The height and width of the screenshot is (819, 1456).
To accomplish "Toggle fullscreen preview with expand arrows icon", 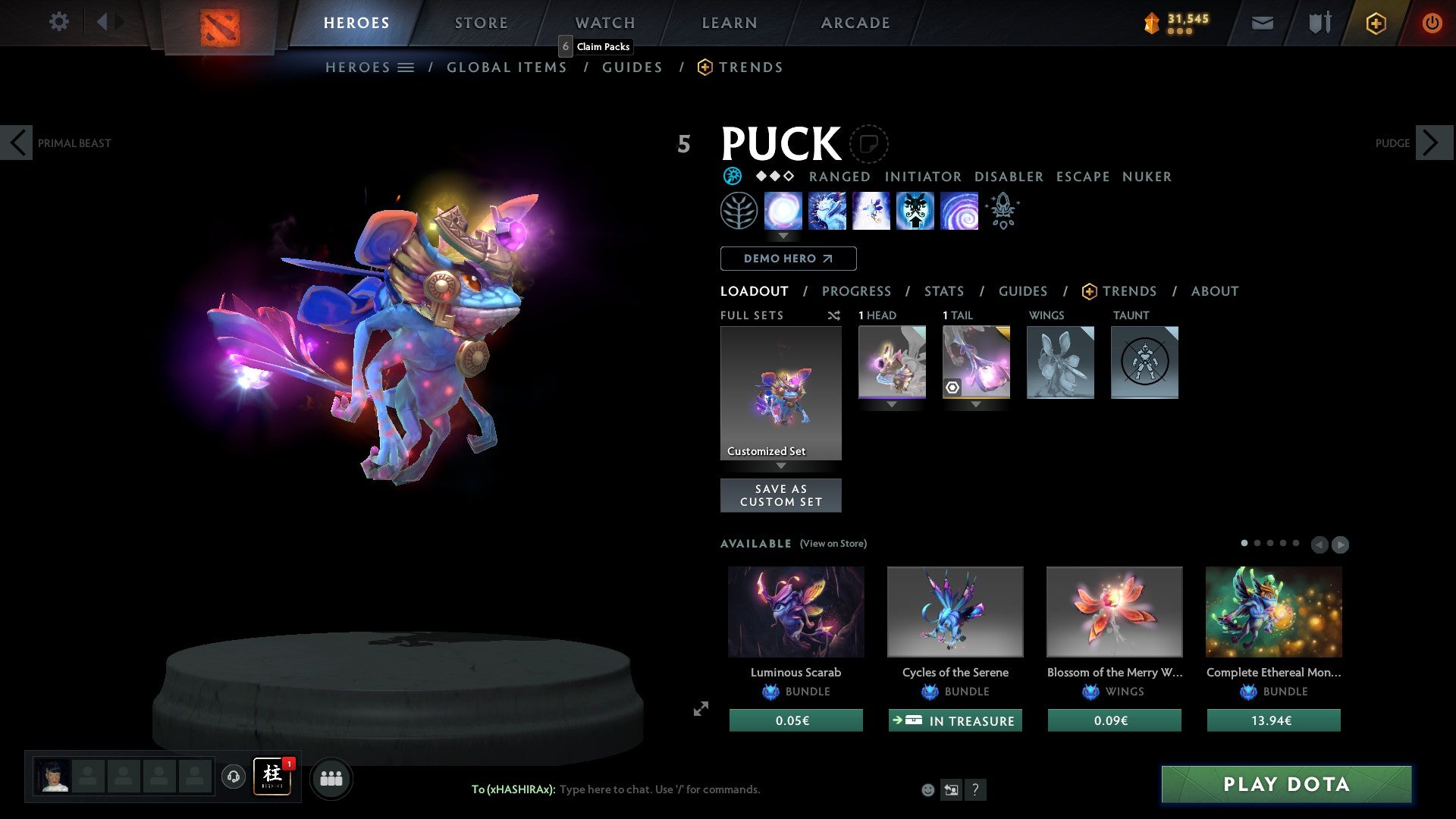I will pos(701,708).
